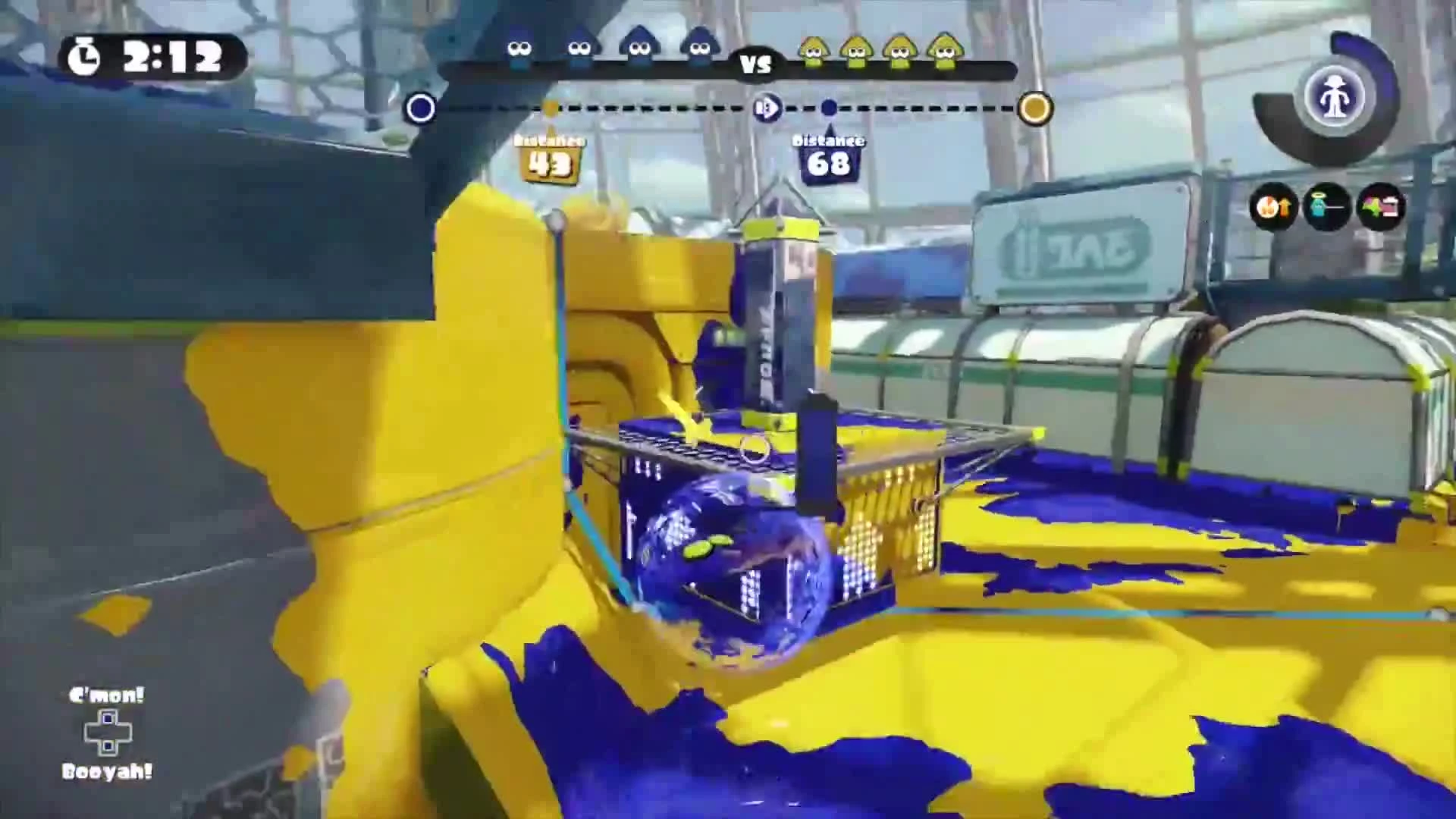Image resolution: width=1456 pixels, height=819 pixels.
Task: Open the yellow checkpoint node on the progress bar
Action: pos(550,108)
